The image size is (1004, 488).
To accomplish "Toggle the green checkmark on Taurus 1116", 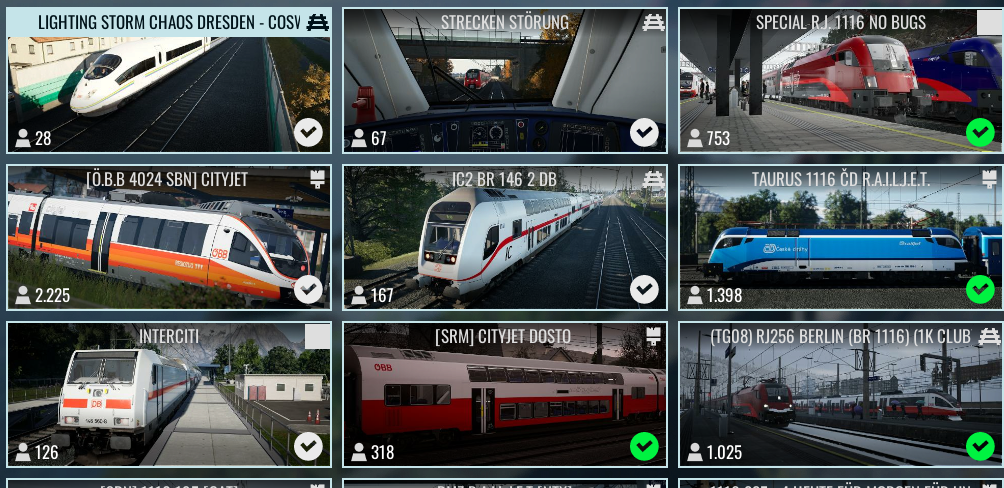I will [980, 290].
